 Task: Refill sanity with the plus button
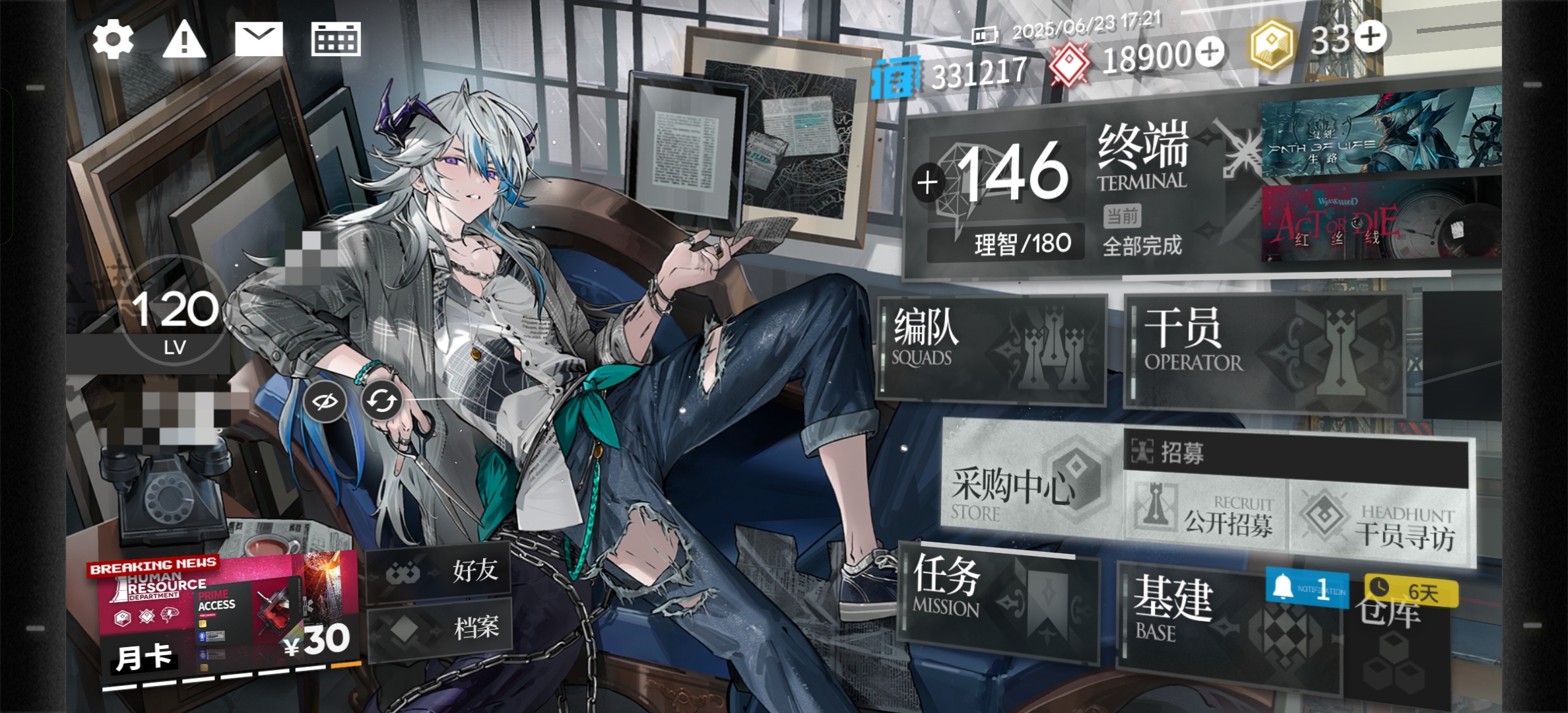pyautogui.click(x=927, y=183)
